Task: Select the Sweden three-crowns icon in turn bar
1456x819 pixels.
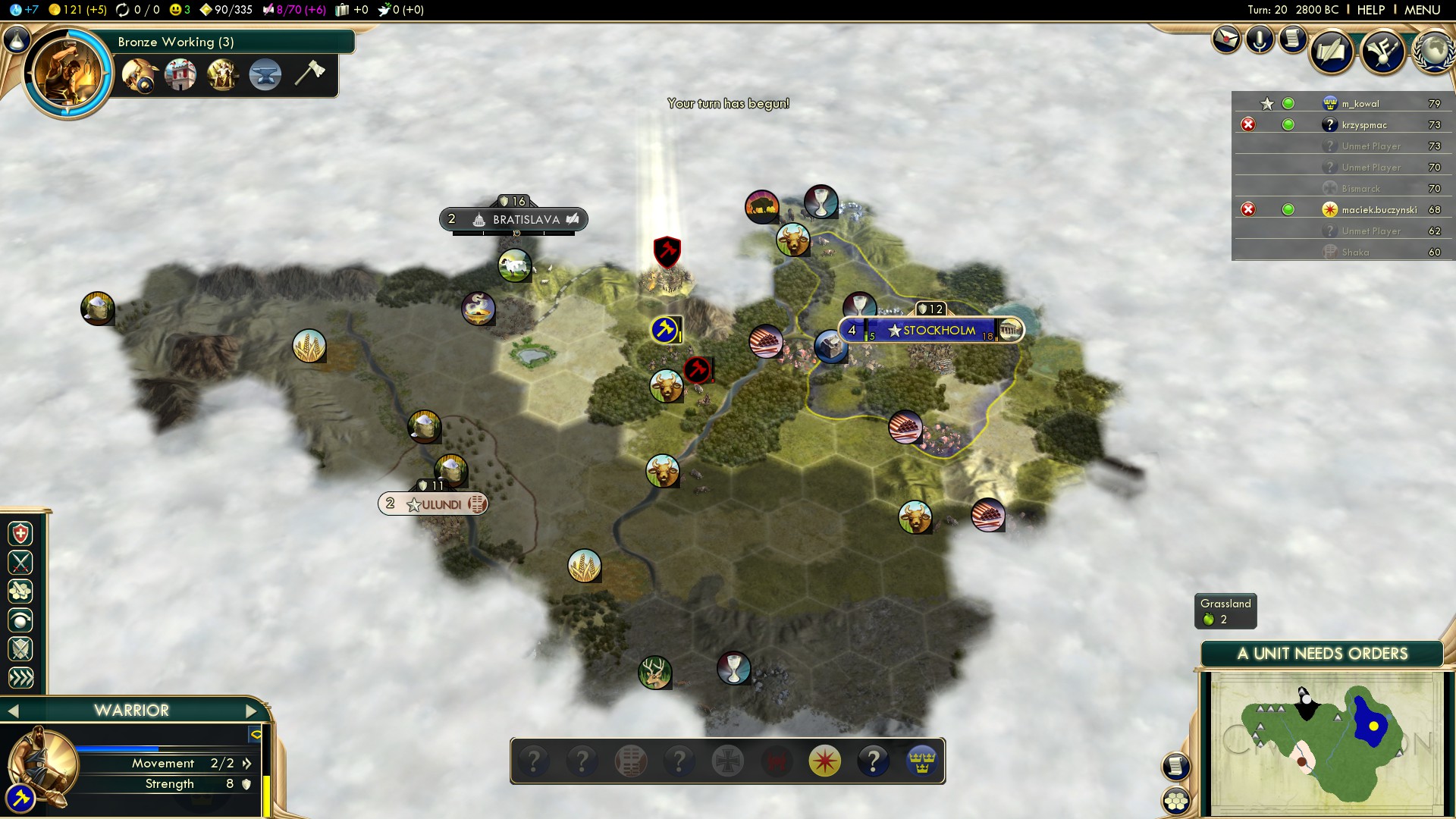Action: (x=921, y=761)
